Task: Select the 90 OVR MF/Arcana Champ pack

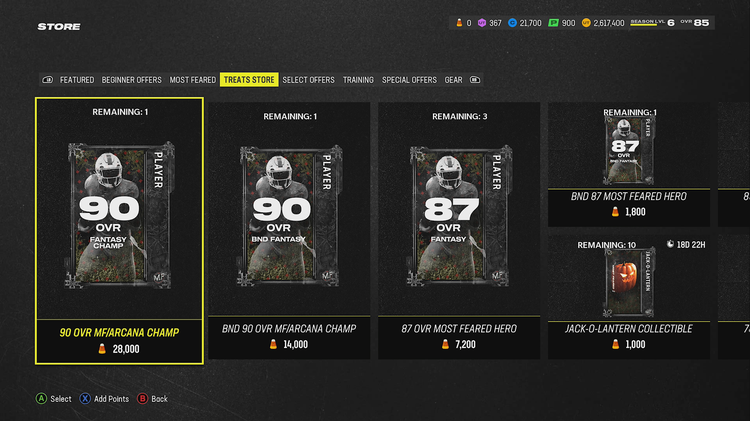Action: coord(120,230)
